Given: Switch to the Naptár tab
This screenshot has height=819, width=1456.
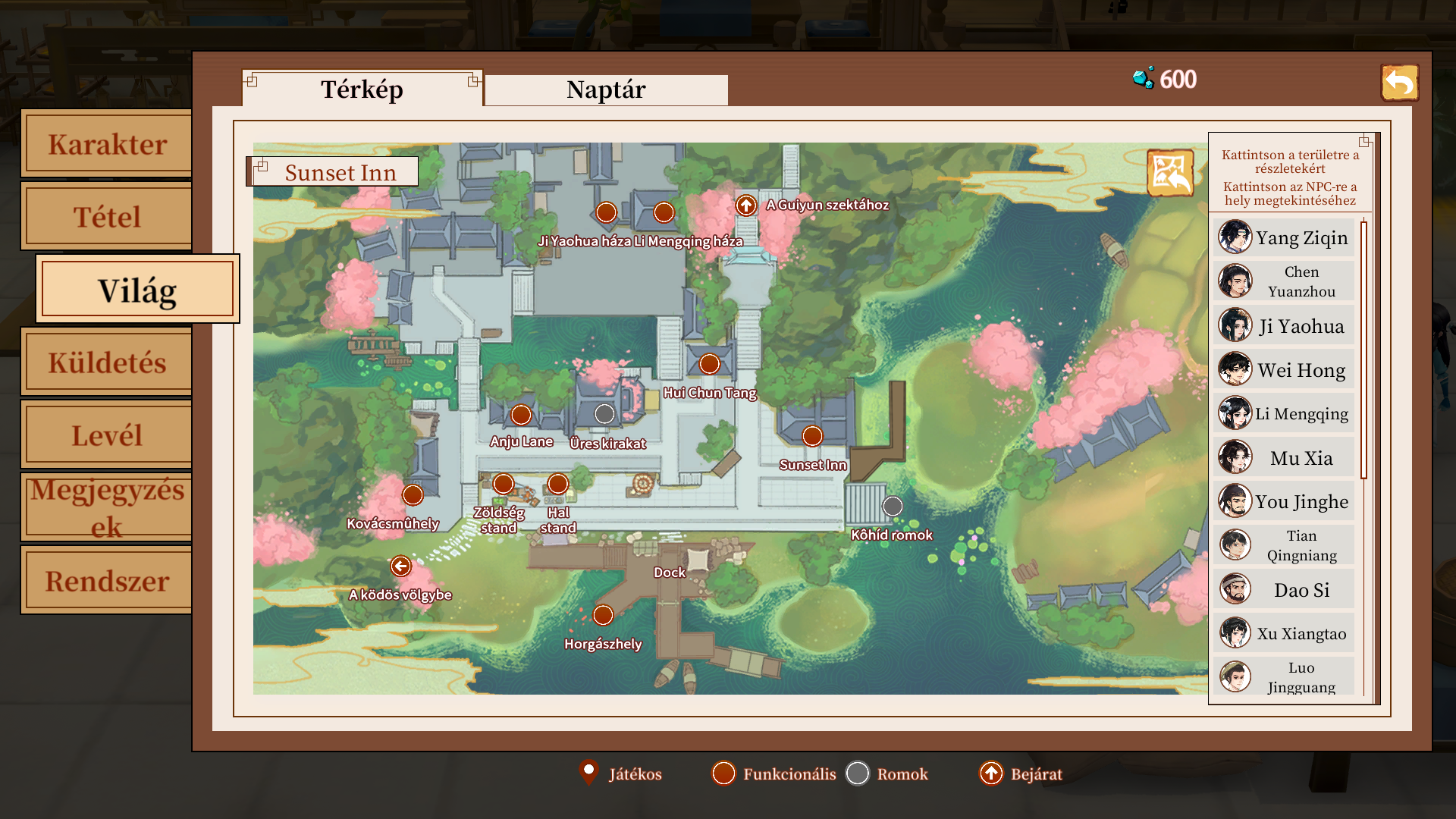Looking at the screenshot, I should point(606,89).
